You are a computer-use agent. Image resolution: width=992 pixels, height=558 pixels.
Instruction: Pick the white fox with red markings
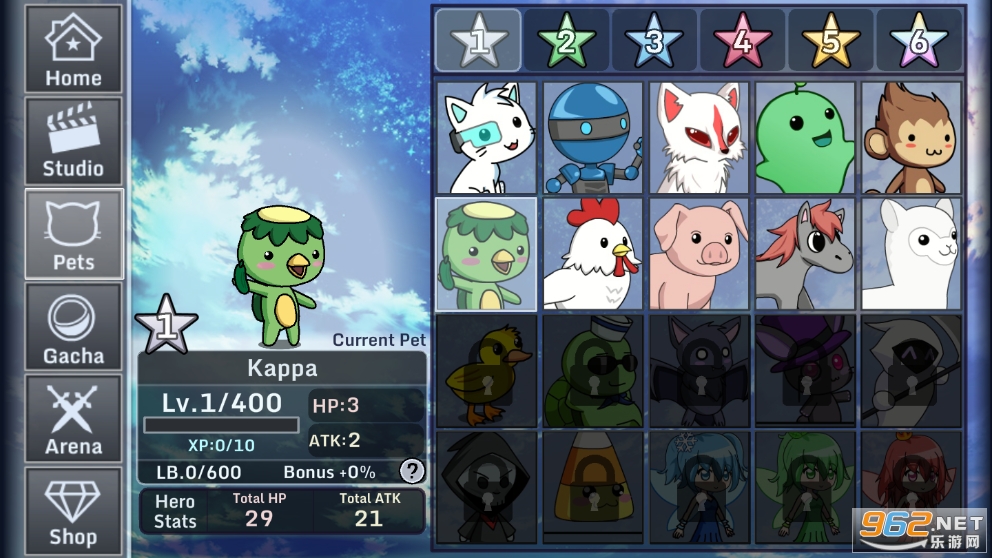pyautogui.click(x=699, y=138)
